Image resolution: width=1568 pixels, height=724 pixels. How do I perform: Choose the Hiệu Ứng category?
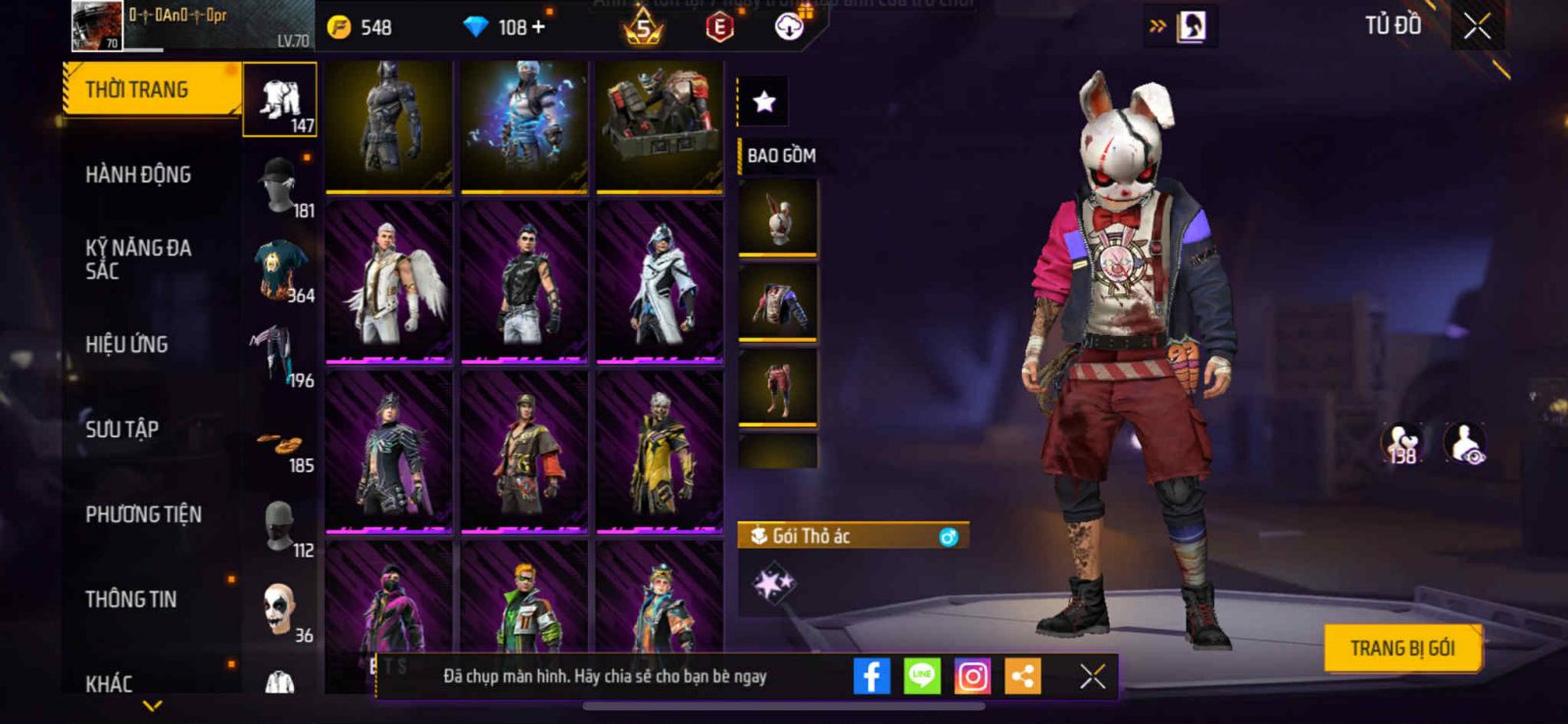[x=126, y=345]
